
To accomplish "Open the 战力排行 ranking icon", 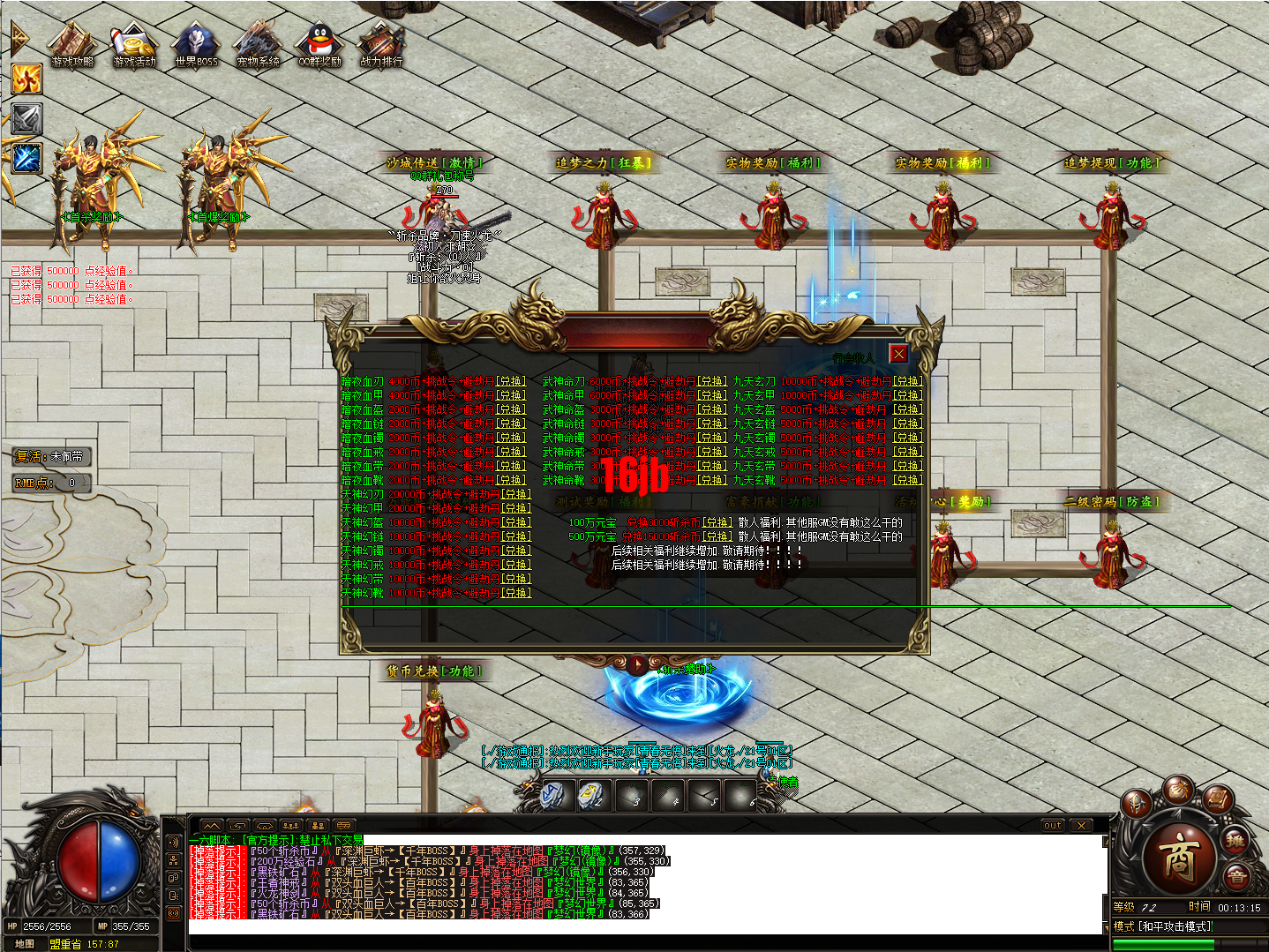I will (x=381, y=44).
